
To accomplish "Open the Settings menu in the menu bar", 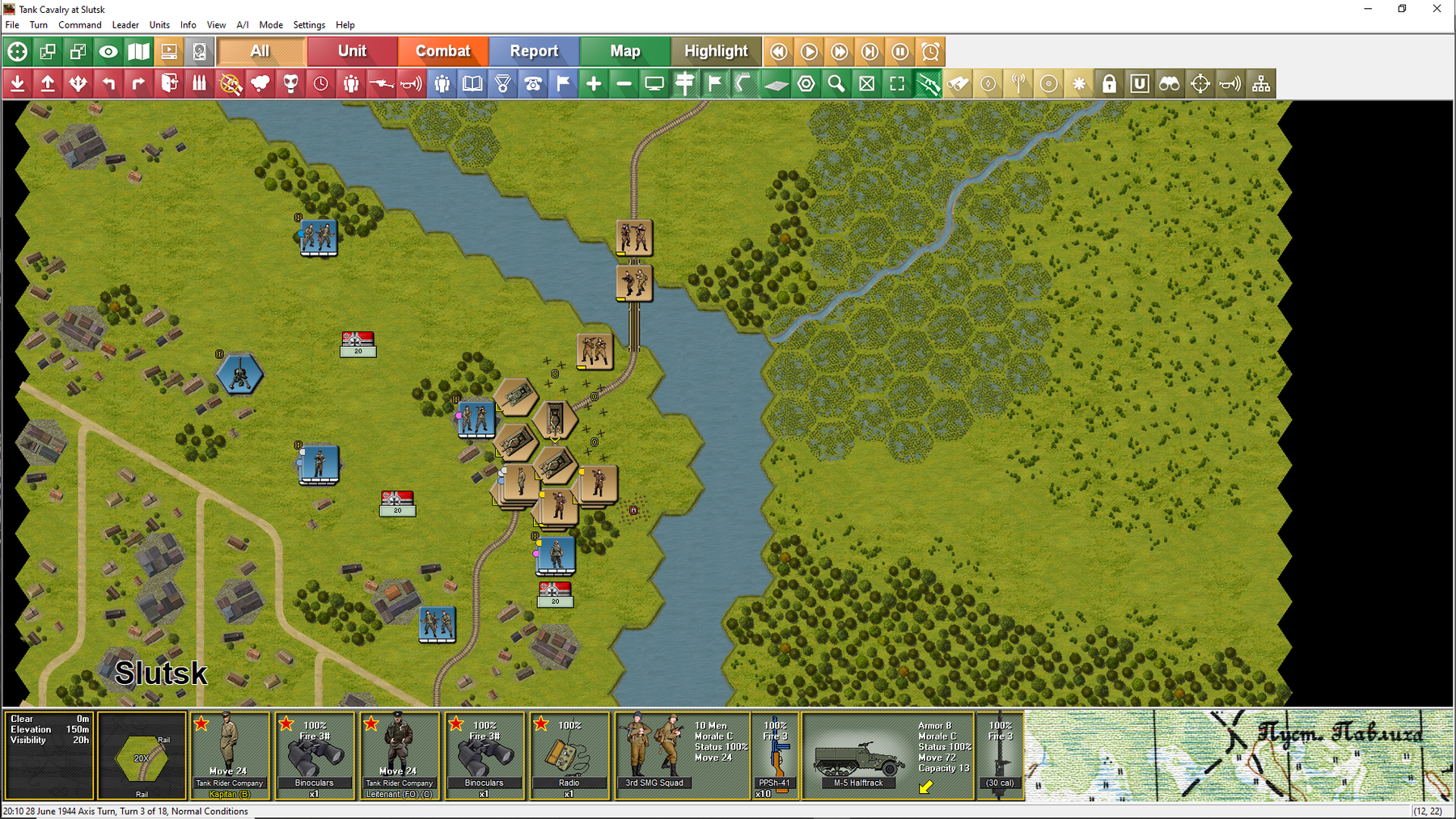I will (309, 25).
